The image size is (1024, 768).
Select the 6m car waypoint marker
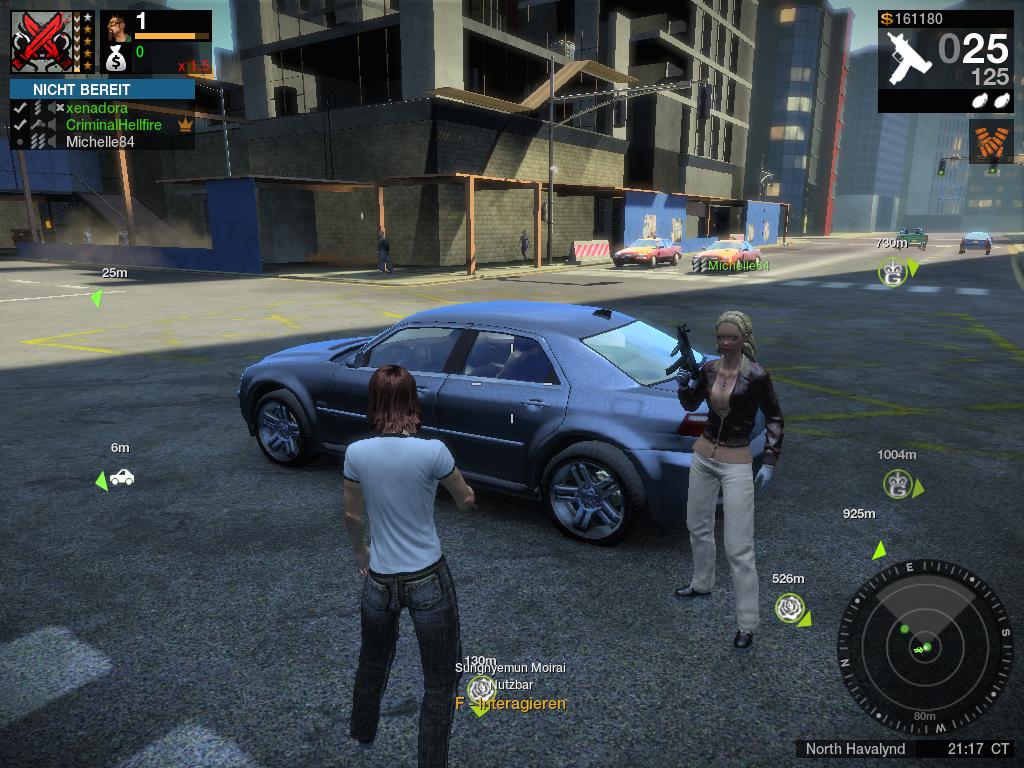122,478
